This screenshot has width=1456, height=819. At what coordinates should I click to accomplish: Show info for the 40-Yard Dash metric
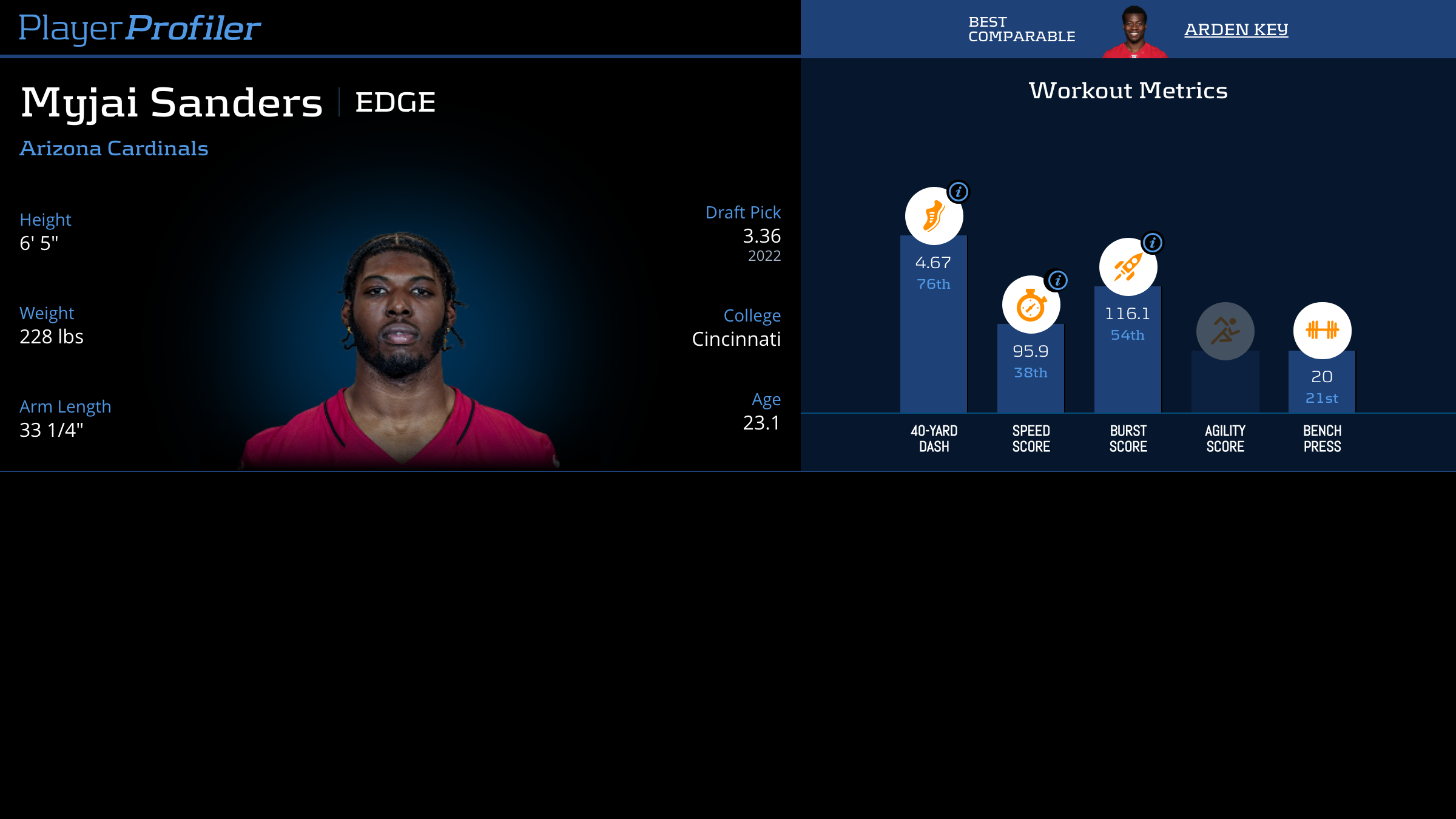959,192
